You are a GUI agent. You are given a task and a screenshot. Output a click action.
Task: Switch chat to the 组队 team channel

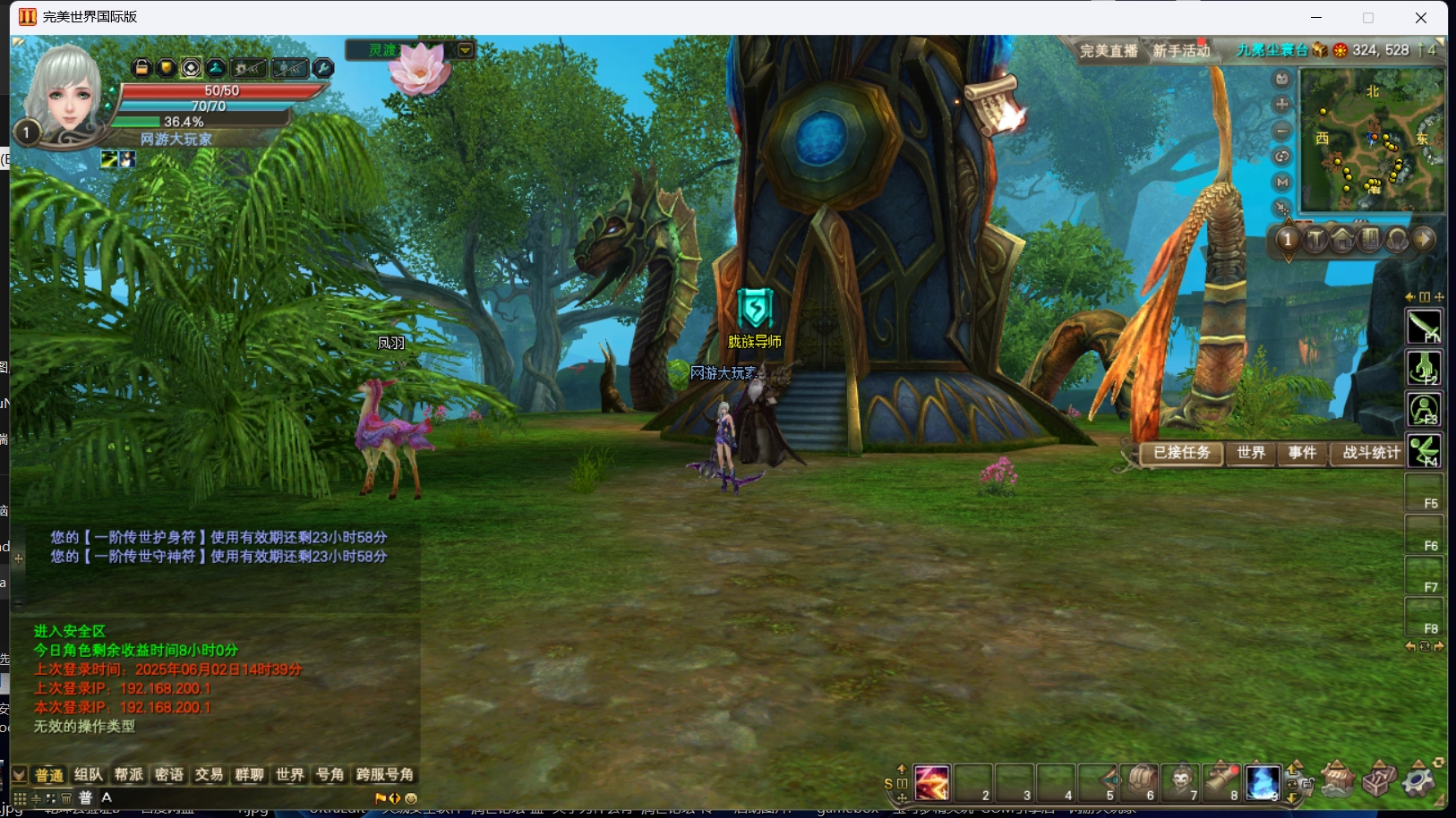point(89,775)
